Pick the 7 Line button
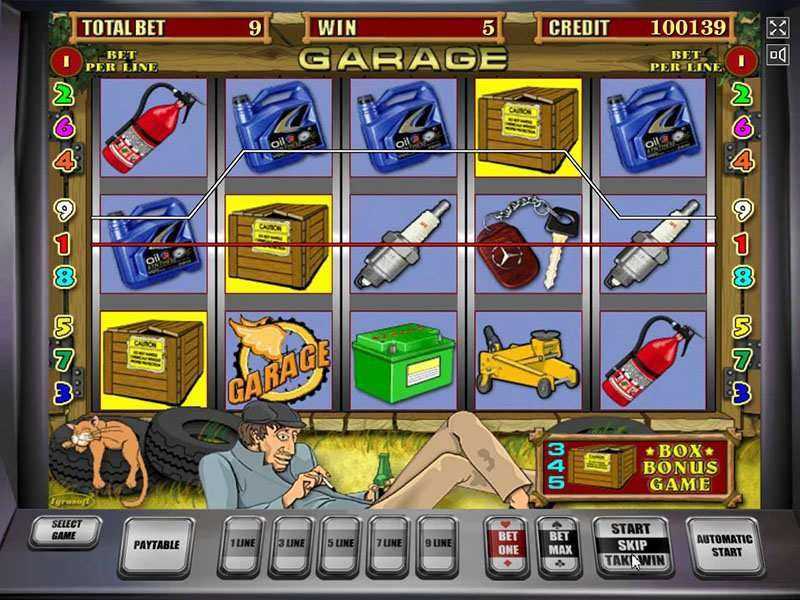 coord(390,544)
